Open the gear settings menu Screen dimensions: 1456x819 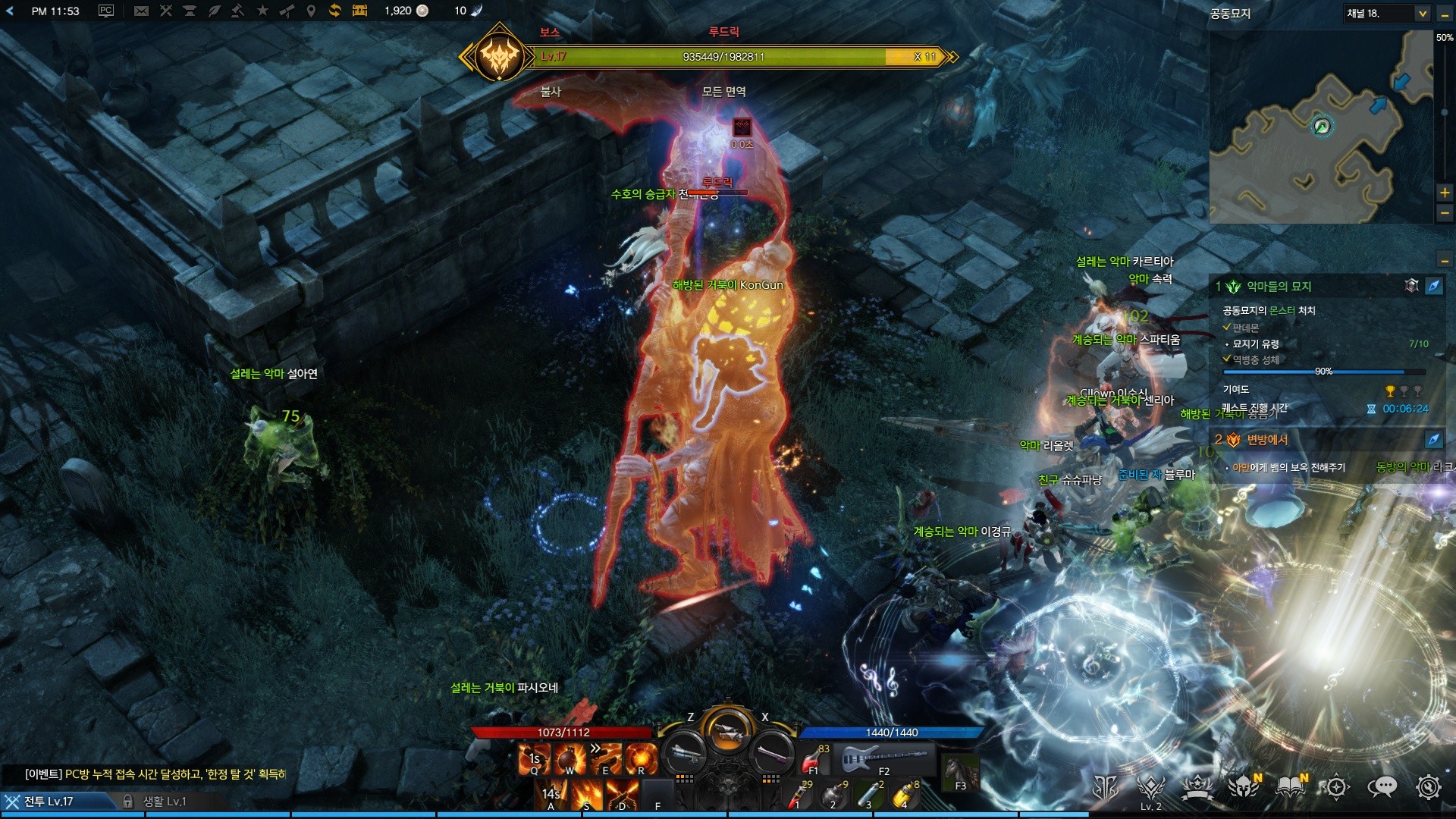tap(1428, 788)
